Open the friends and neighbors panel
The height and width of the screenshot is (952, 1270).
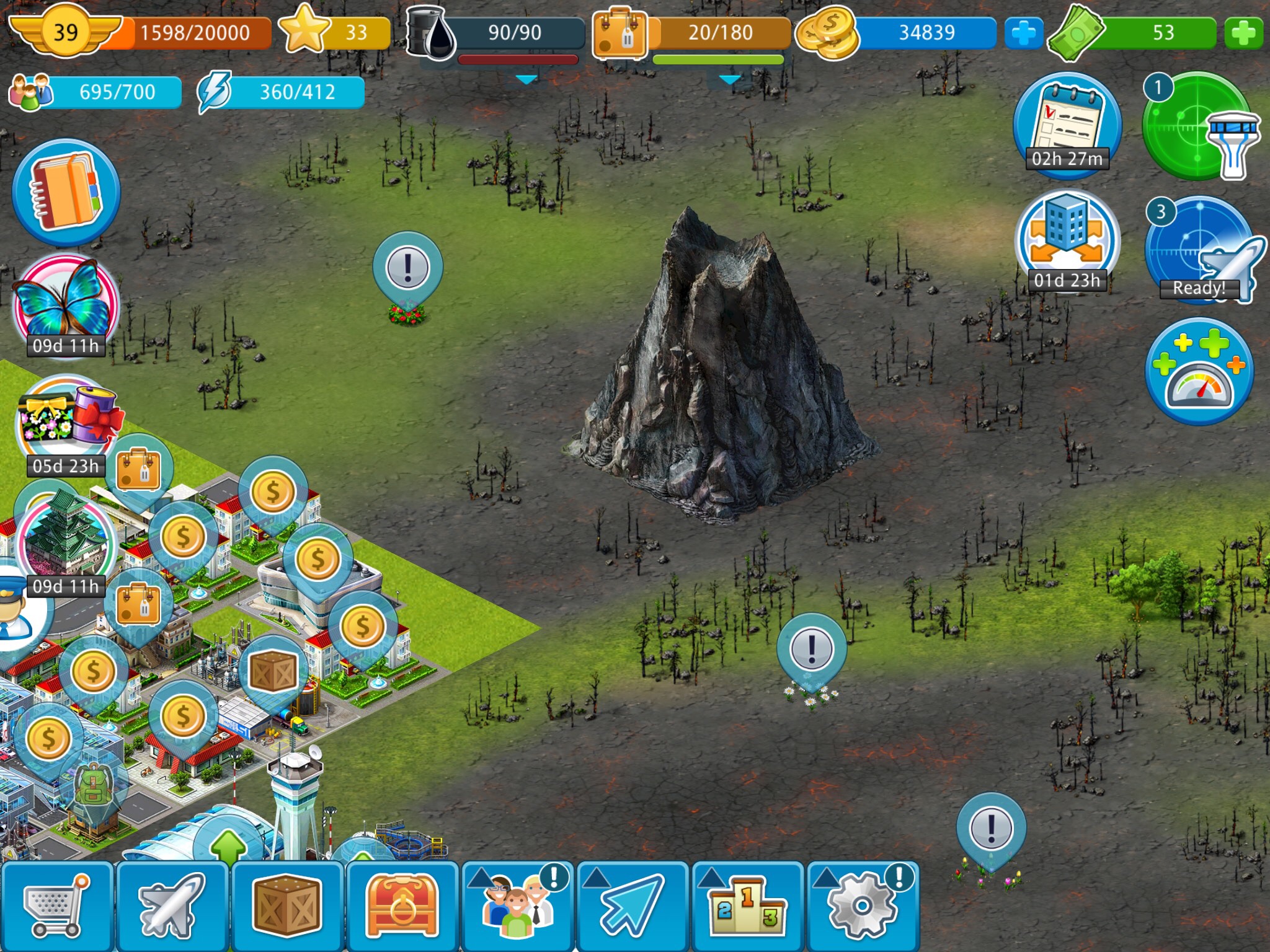click(x=517, y=906)
